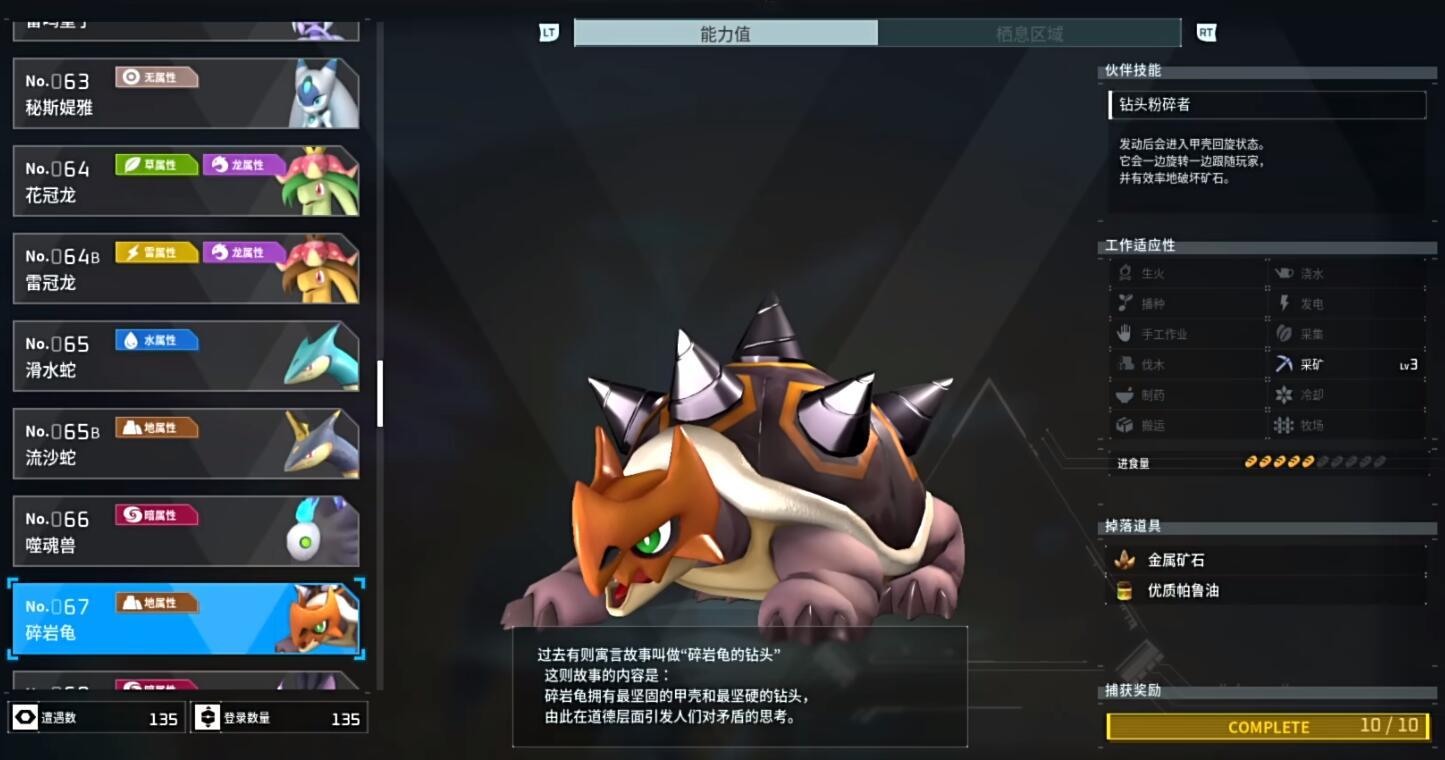
Task: Select the 冷却 snowflake icon
Action: (x=1283, y=394)
